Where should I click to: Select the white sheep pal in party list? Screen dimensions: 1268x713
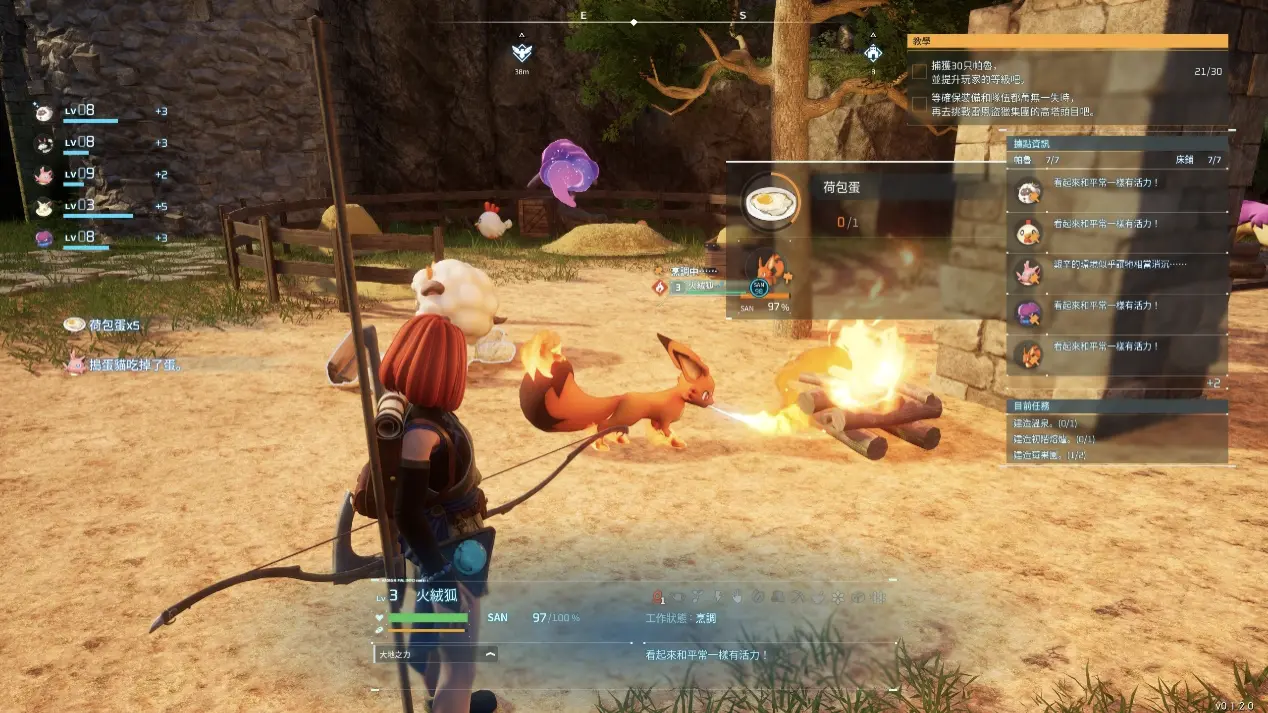pos(44,111)
